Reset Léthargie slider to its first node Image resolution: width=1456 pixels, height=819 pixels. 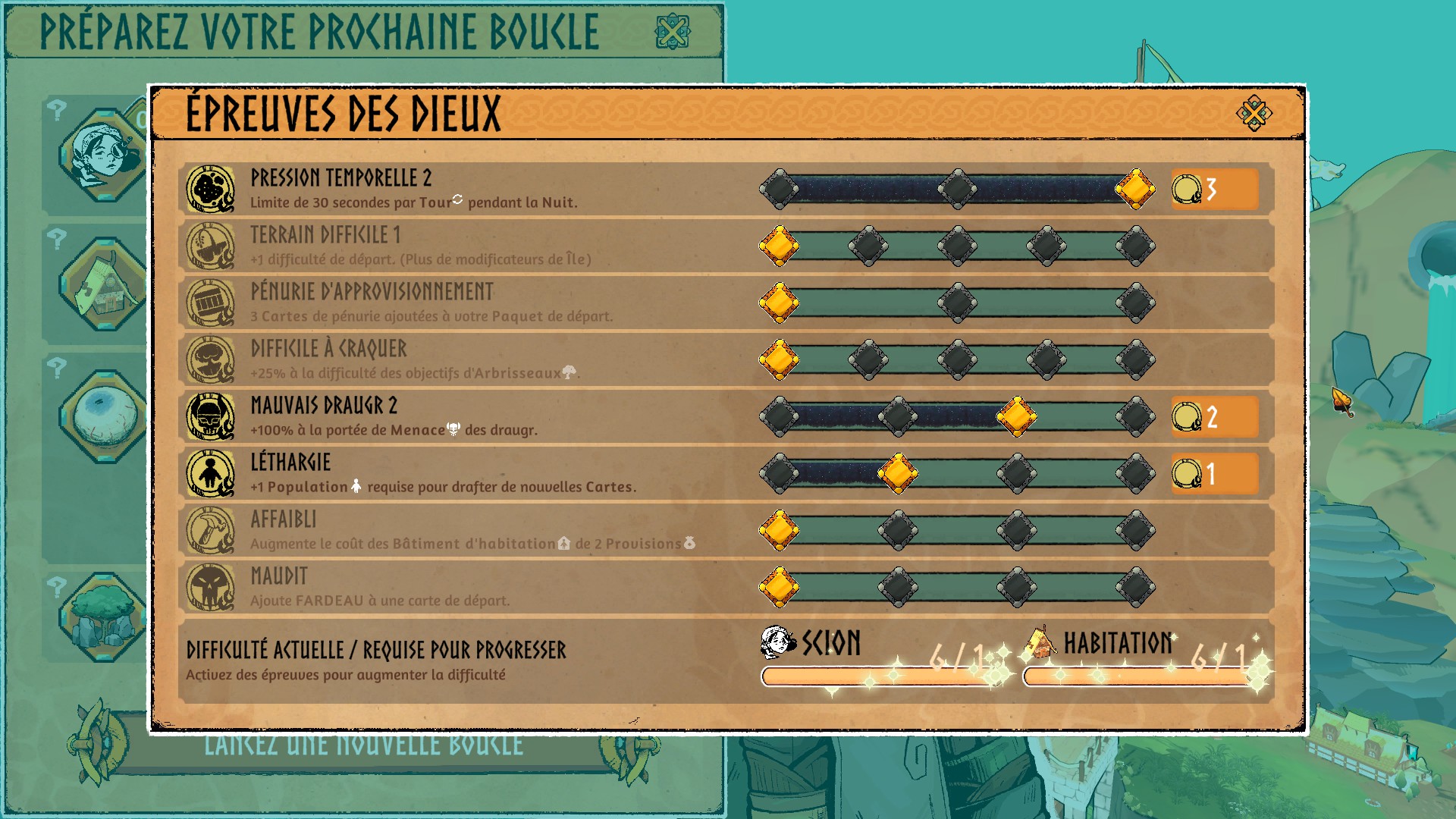click(779, 473)
